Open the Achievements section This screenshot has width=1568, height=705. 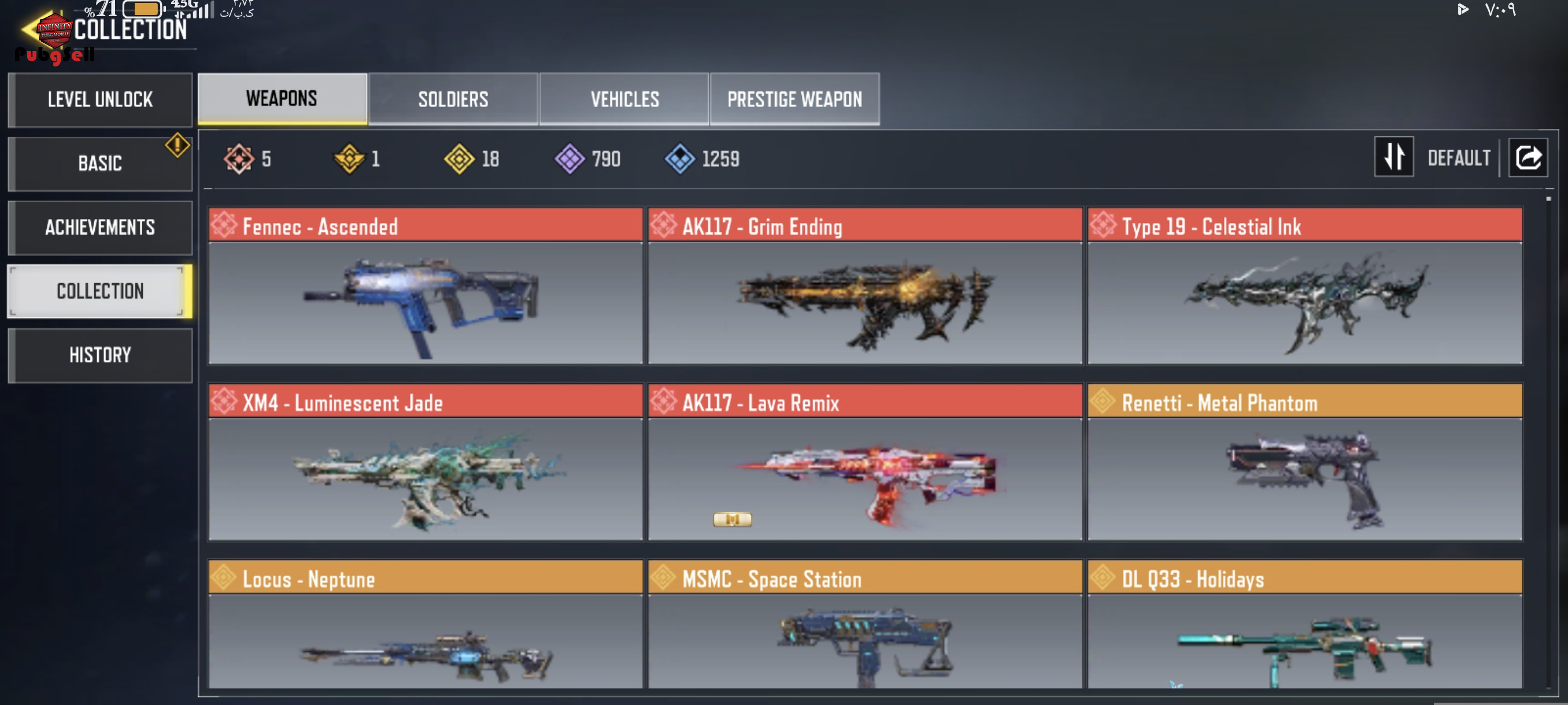point(101,228)
